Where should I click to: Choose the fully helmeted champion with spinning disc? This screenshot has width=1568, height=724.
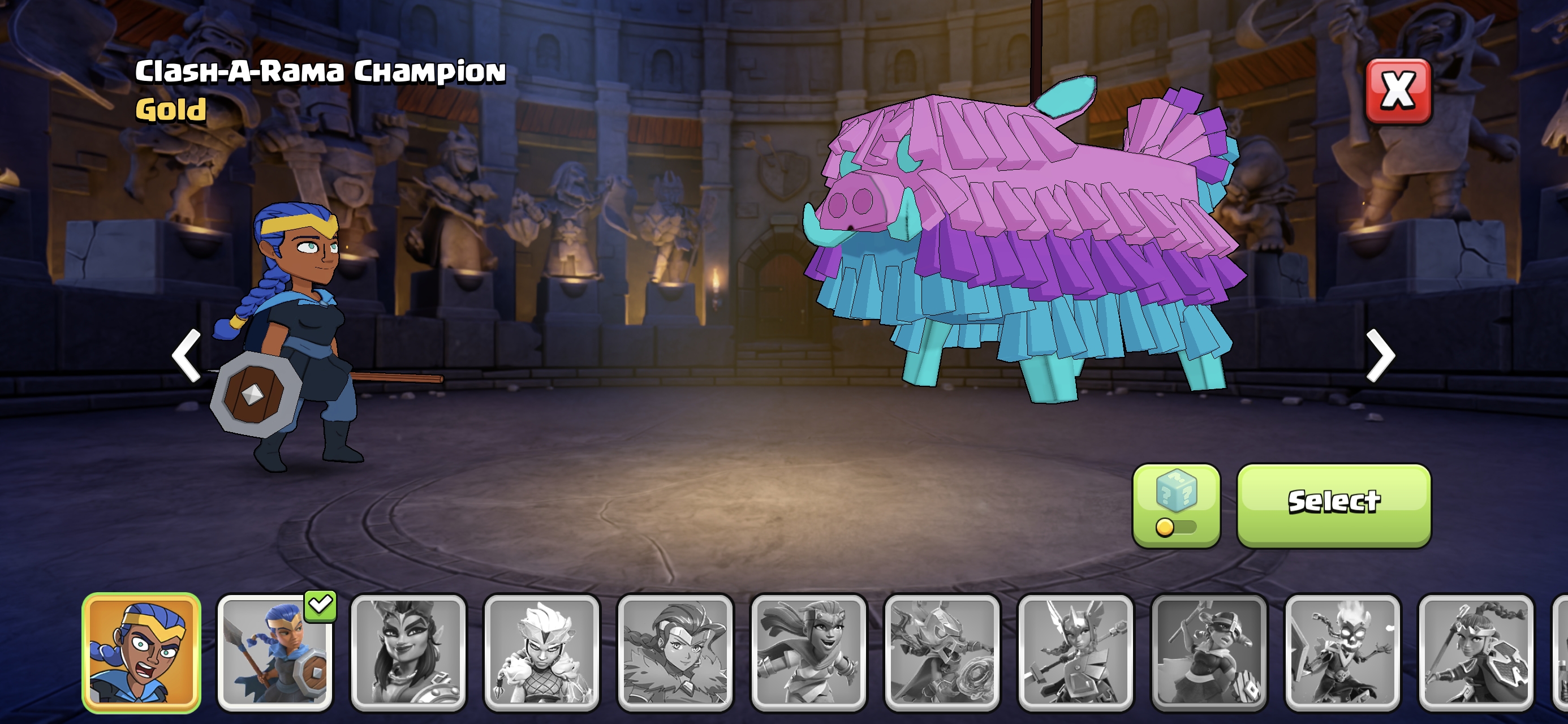point(942,652)
